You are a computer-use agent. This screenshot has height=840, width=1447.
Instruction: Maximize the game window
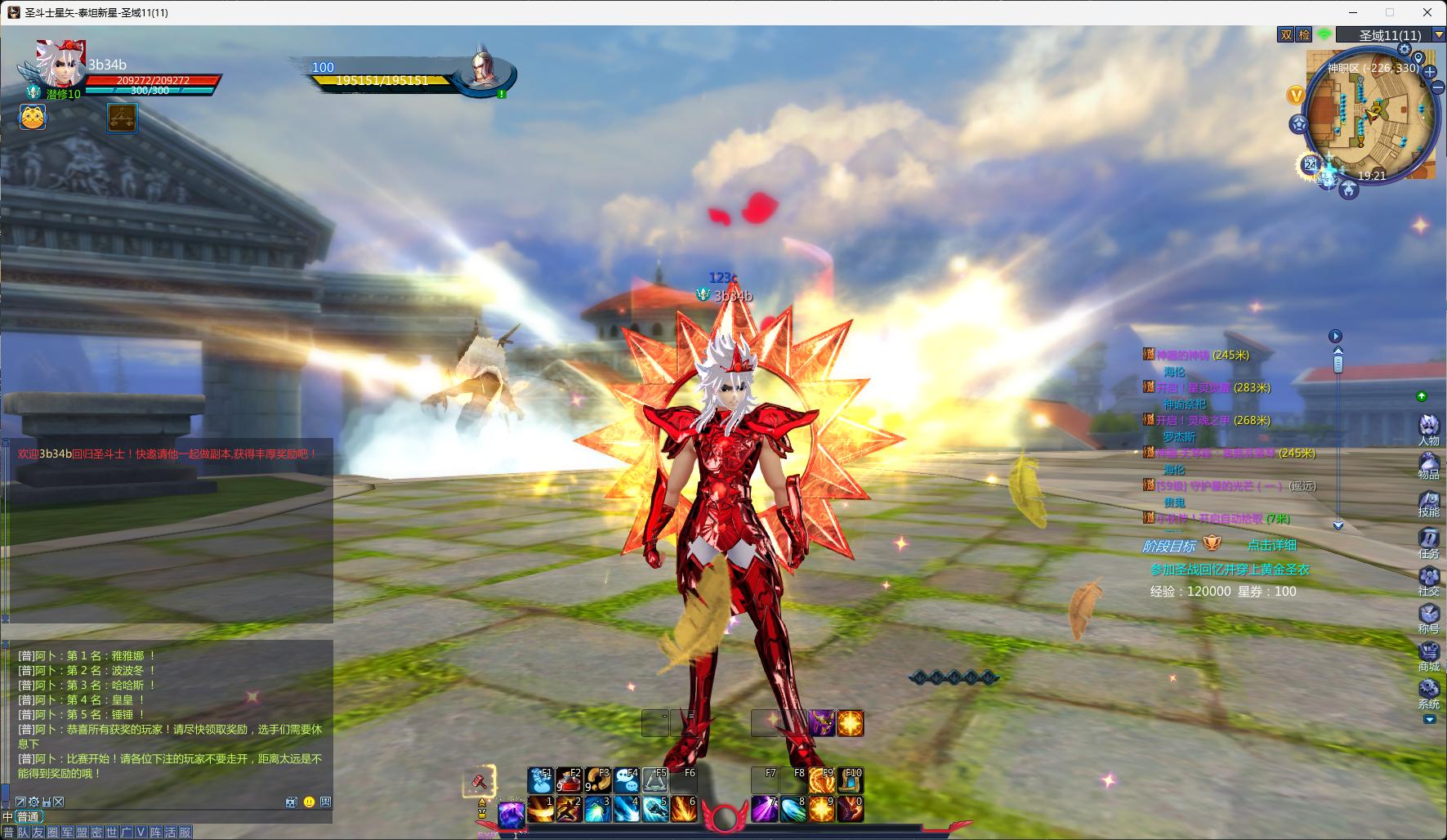[1390, 12]
